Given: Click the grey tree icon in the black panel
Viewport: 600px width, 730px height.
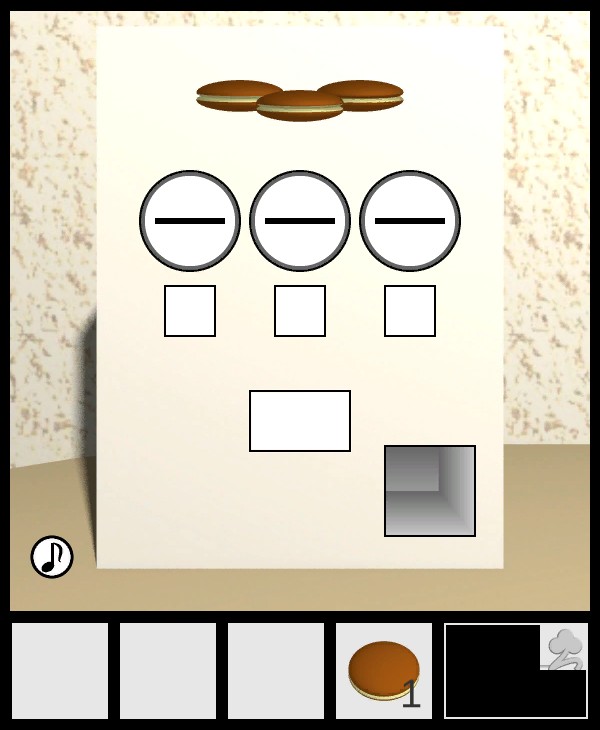Looking at the screenshot, I should (565, 647).
